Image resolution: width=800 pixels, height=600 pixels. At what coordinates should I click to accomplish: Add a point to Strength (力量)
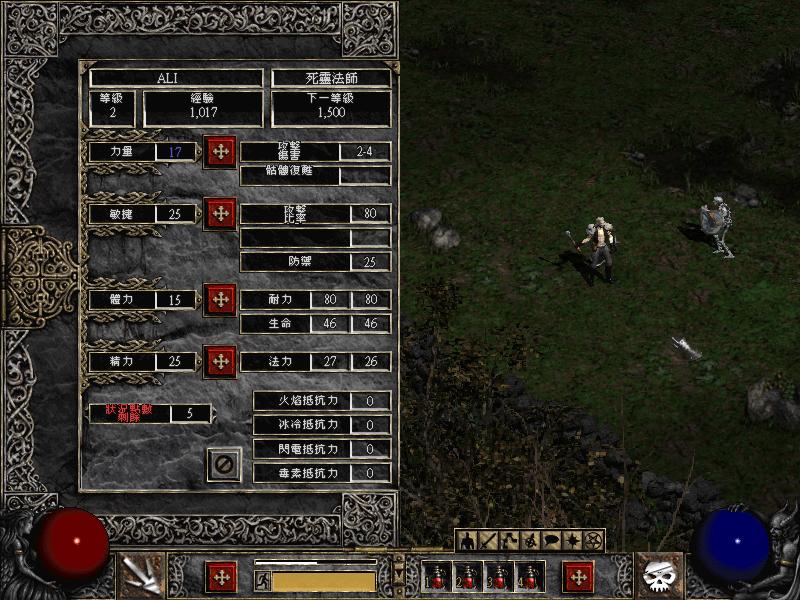pos(220,152)
